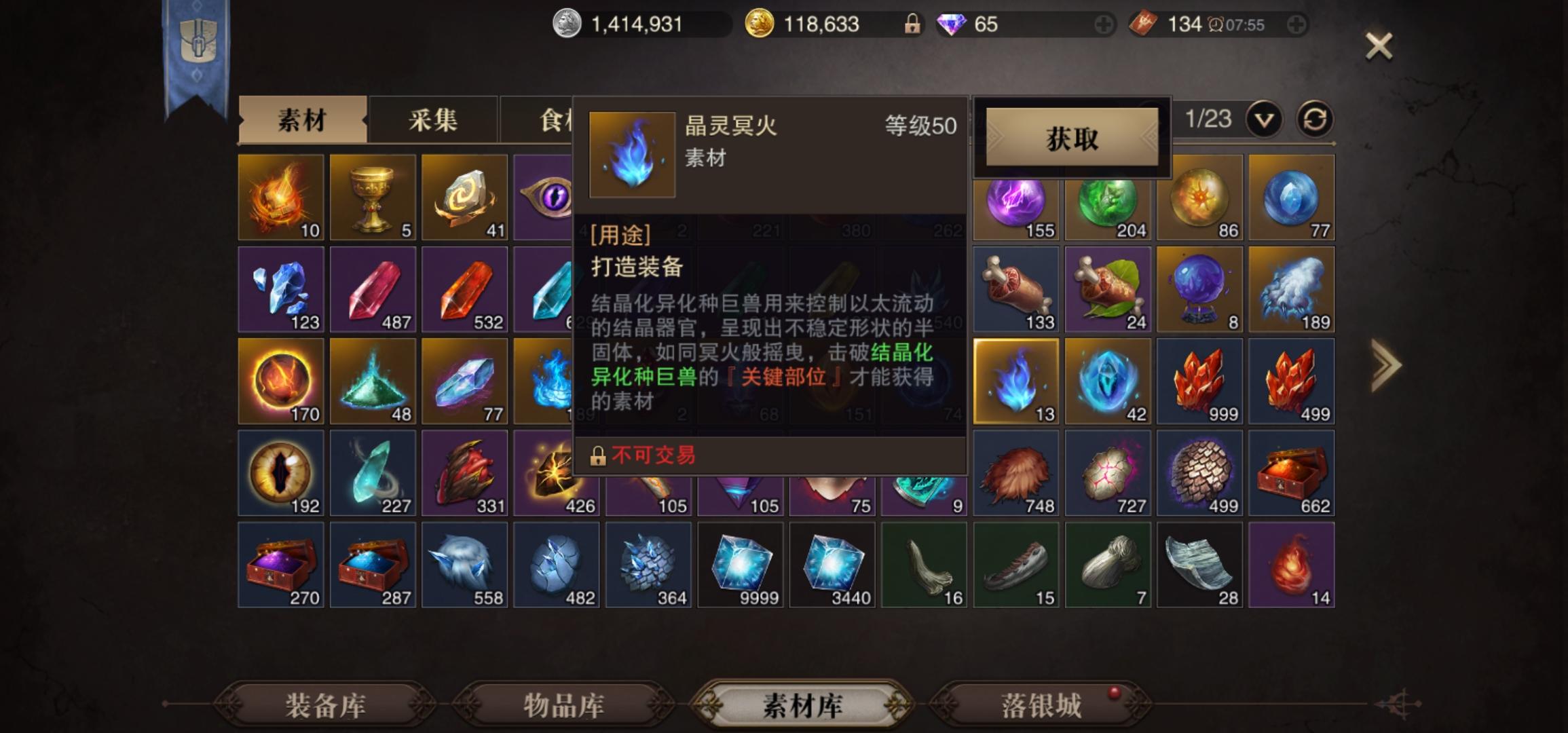Click the lock icon near the gem counter

coord(914,22)
